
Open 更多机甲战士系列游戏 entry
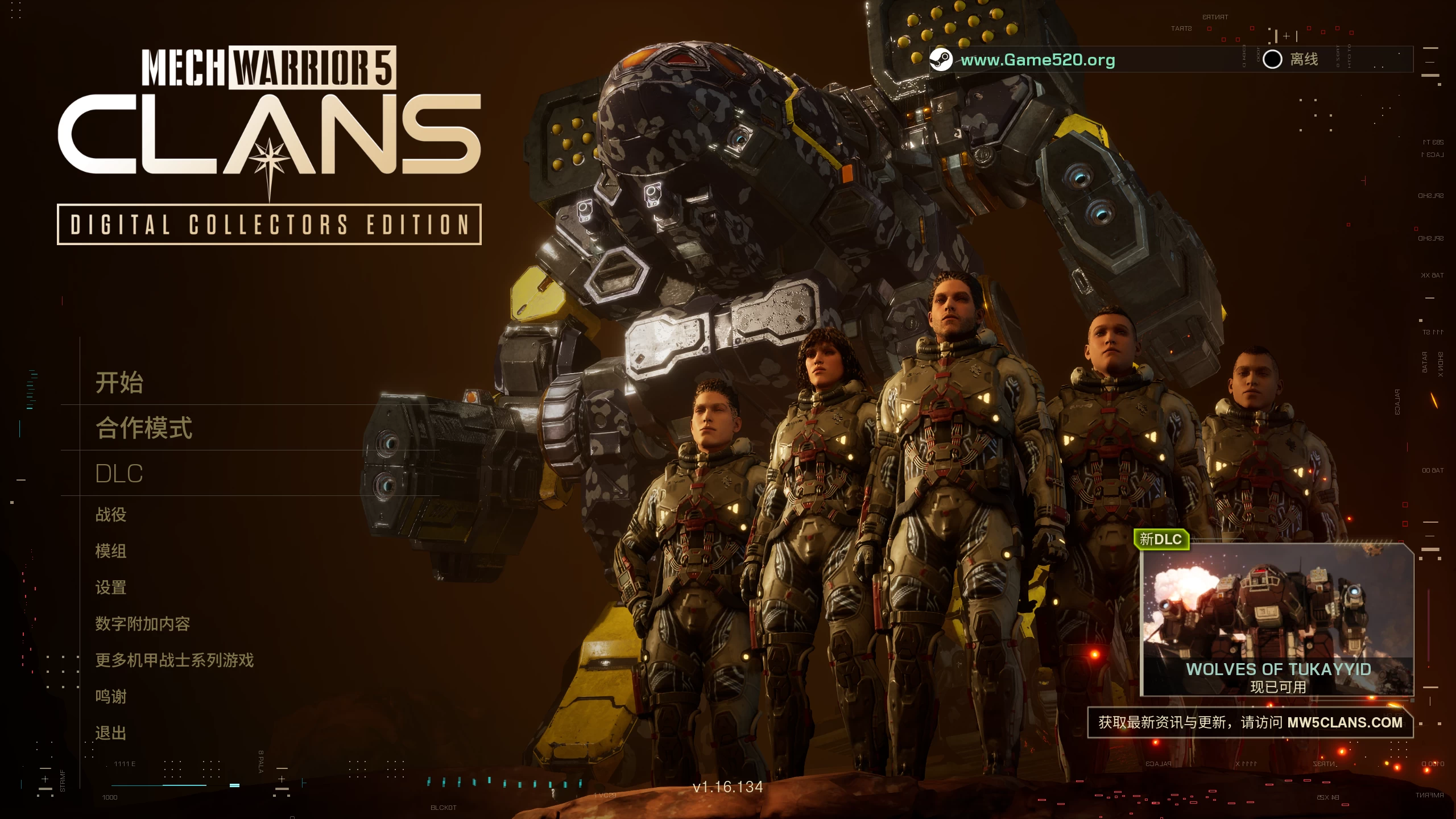175,660
